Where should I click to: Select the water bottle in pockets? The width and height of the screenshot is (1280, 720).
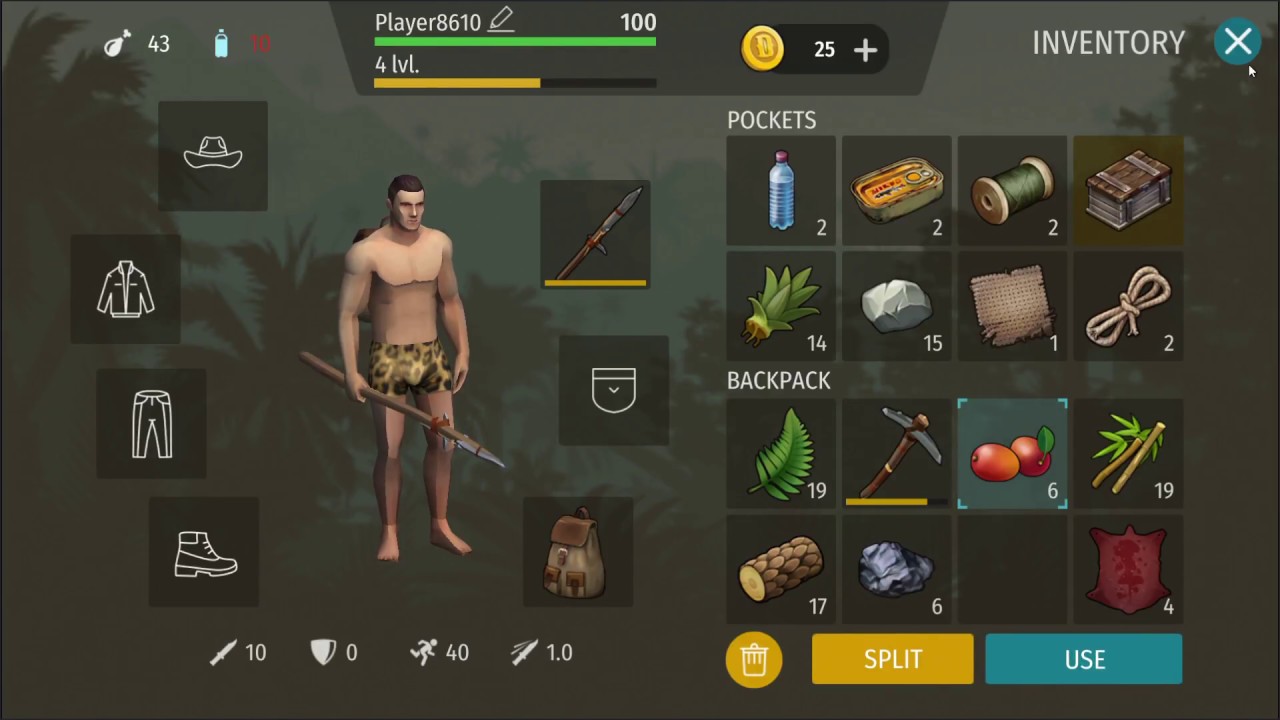tap(781, 191)
